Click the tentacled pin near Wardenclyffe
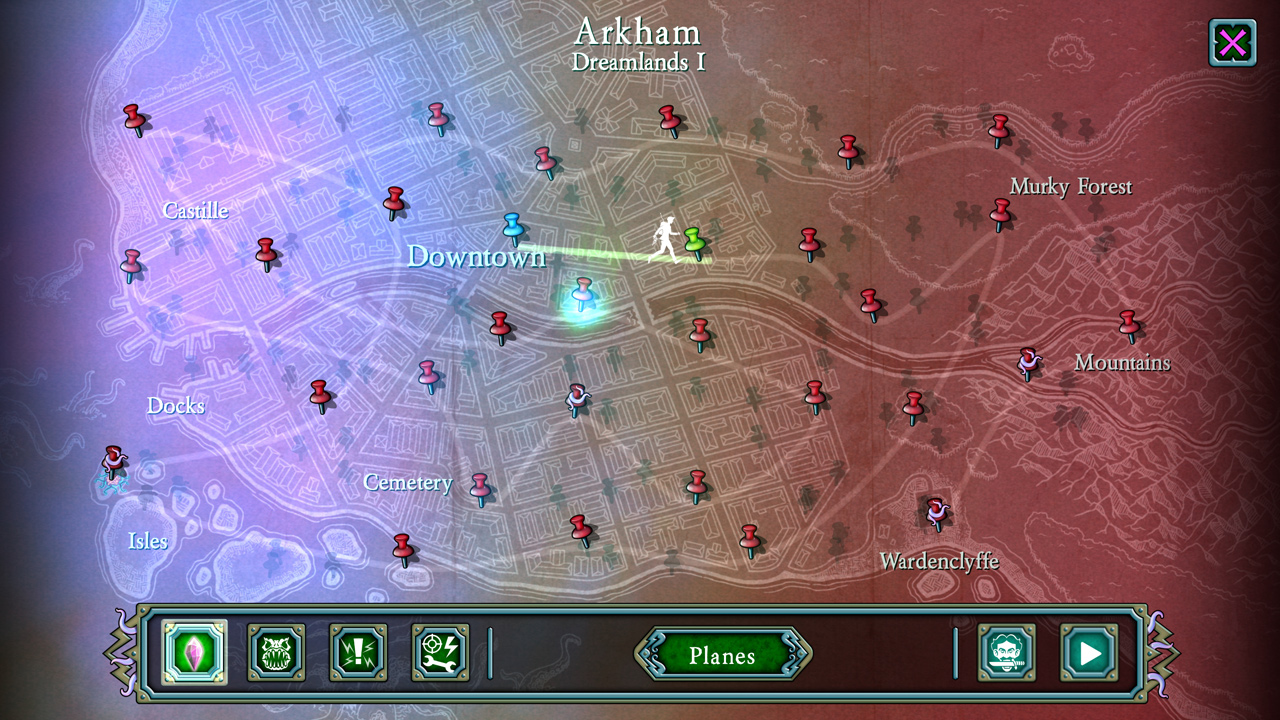Image resolution: width=1280 pixels, height=720 pixels. point(935,510)
